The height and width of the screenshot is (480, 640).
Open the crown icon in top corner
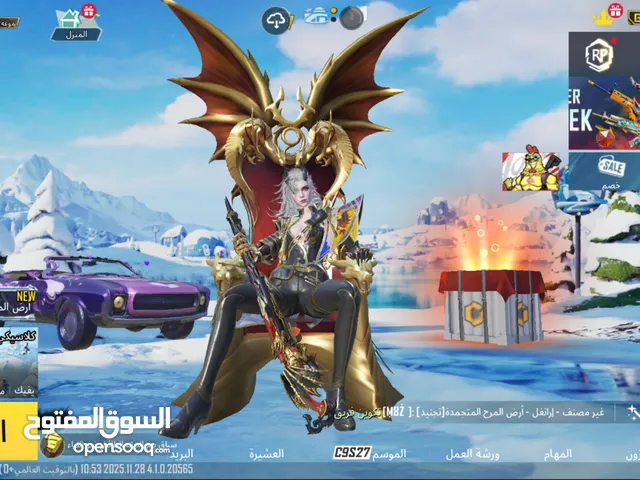coord(603,15)
